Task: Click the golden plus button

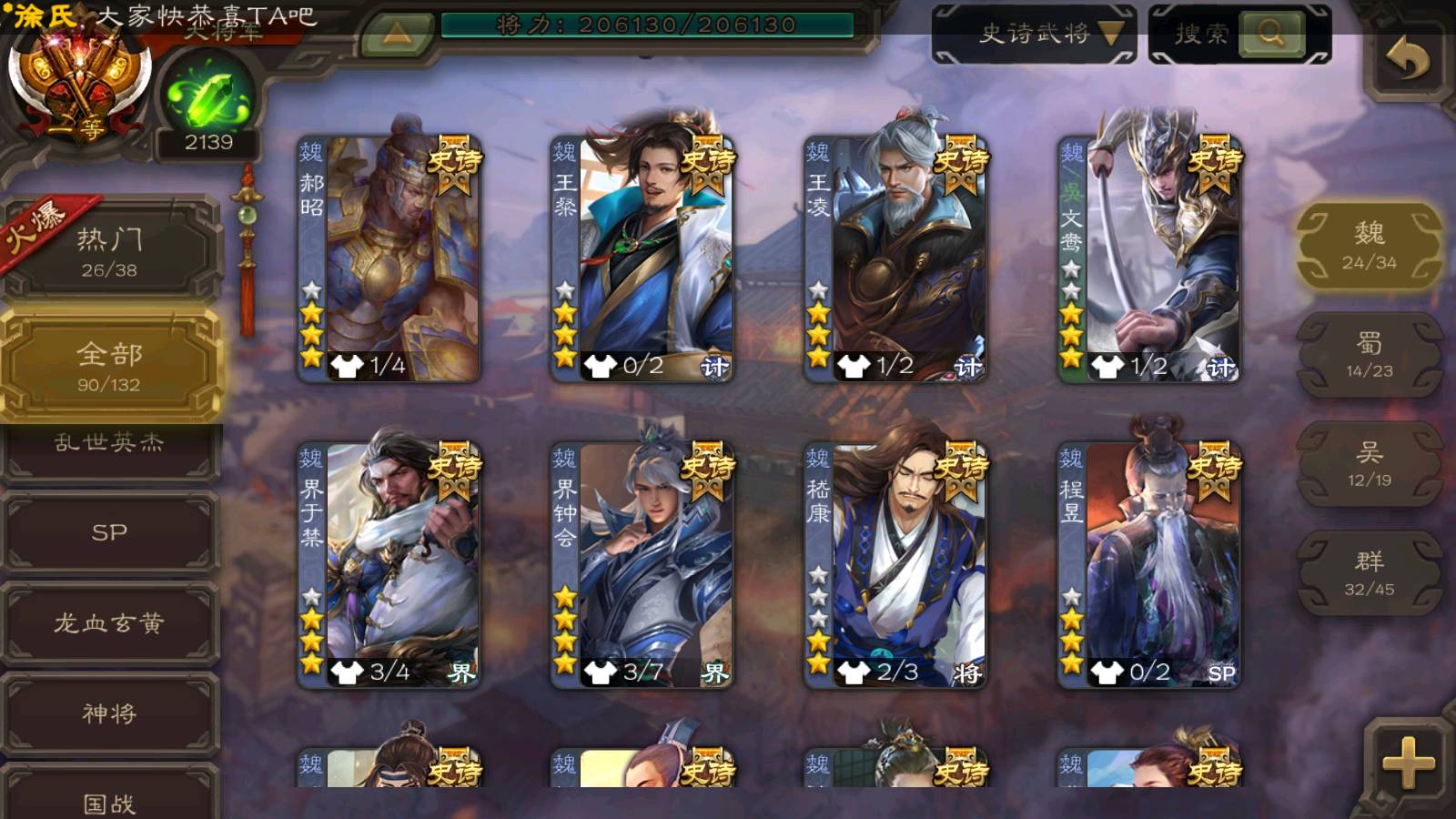Action: coord(1408,763)
